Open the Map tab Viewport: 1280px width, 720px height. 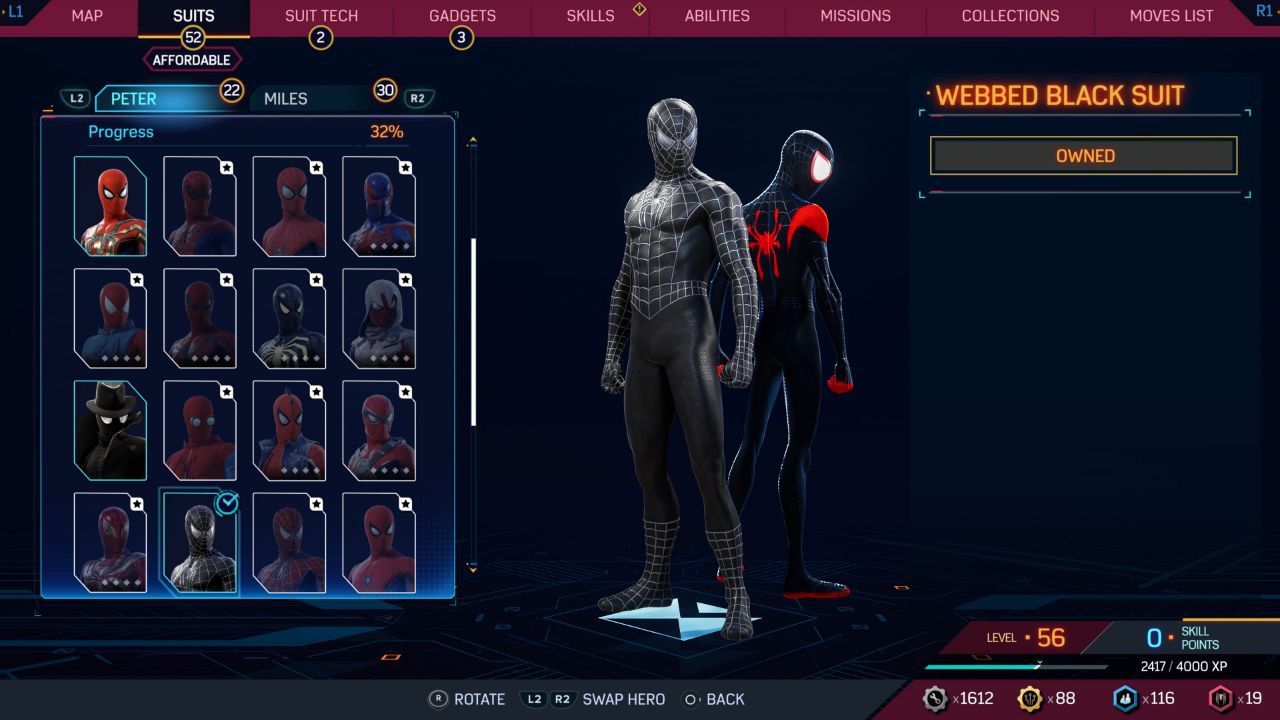[x=87, y=16]
